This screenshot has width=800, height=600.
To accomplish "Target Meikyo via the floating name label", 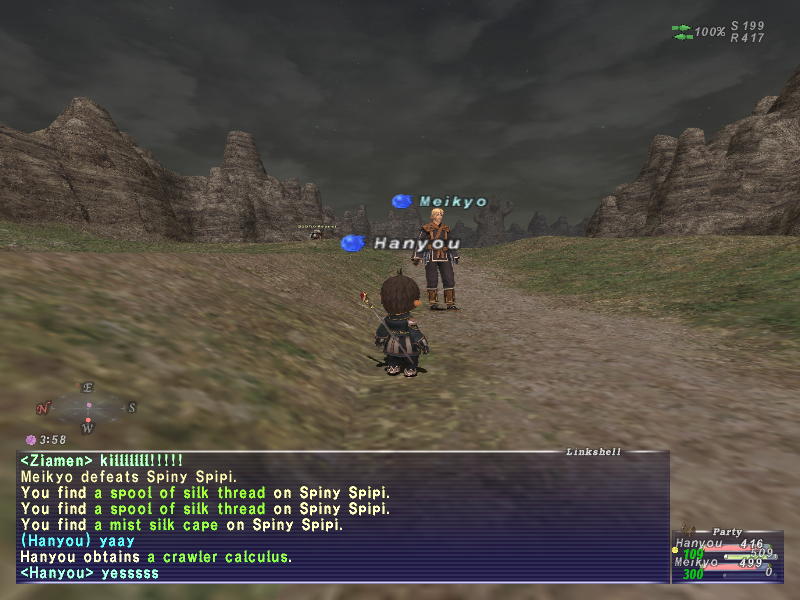I will [452, 202].
